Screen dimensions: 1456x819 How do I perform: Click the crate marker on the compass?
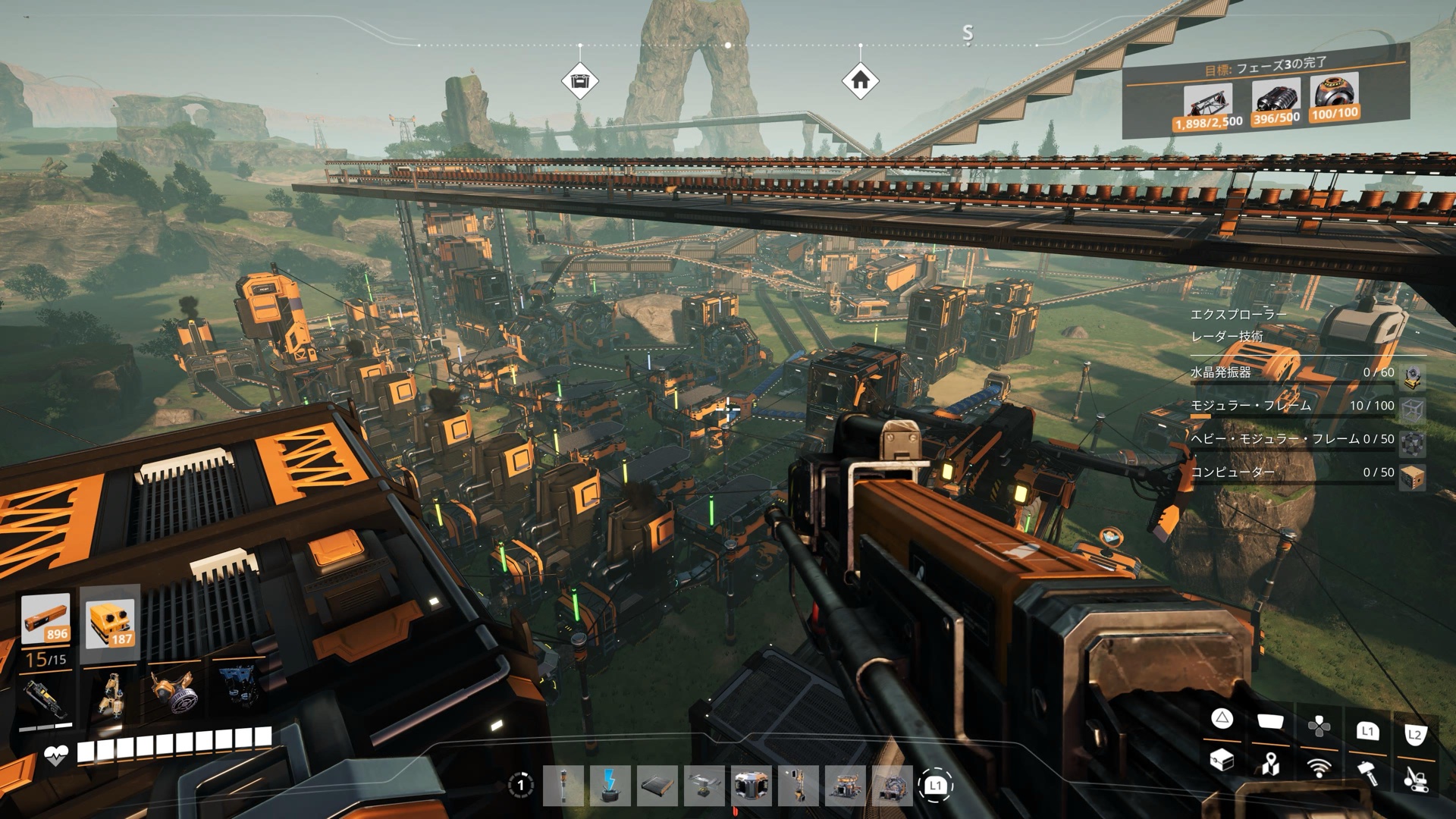[x=580, y=81]
